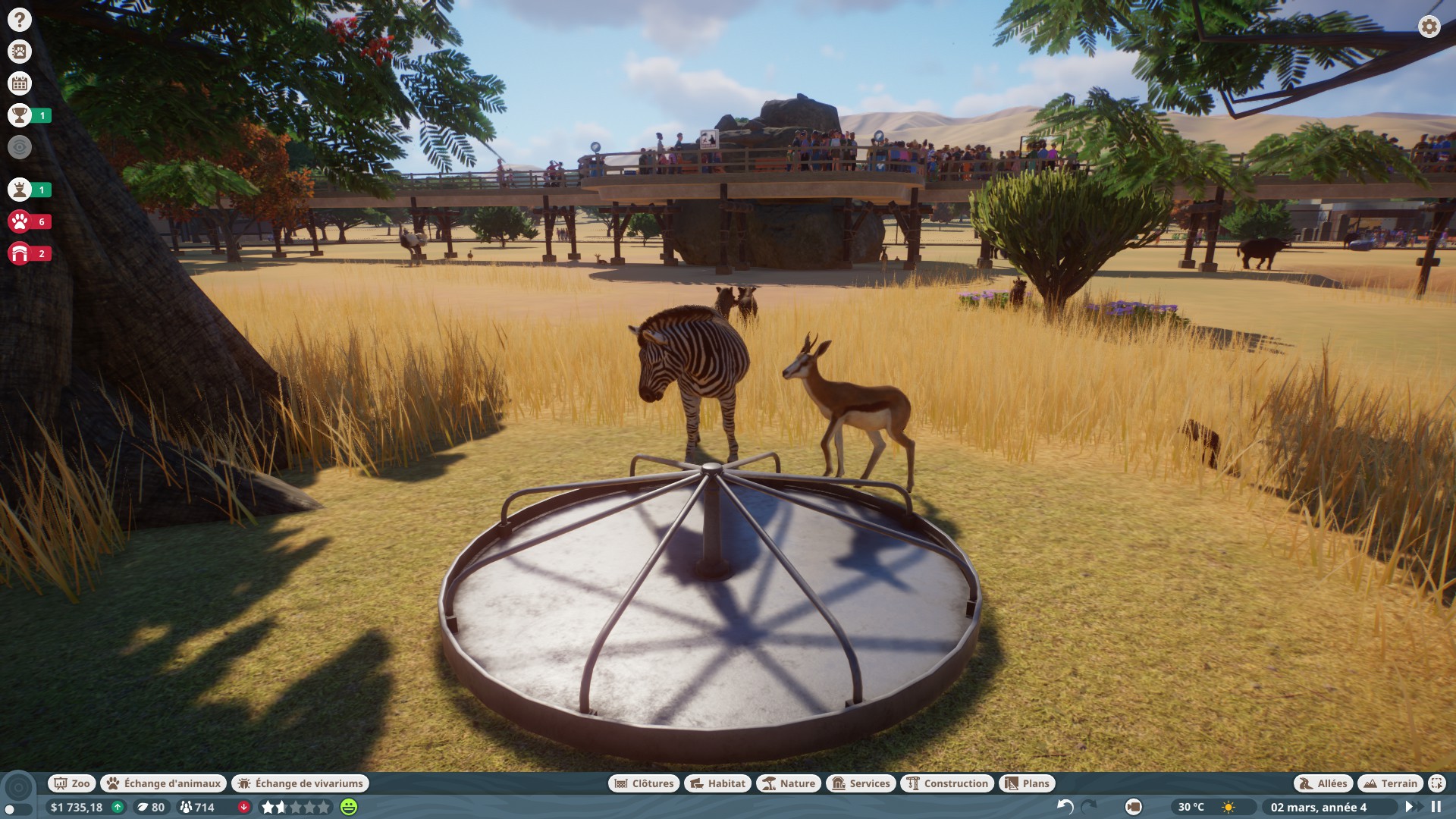Open the calendar icon
1456x819 pixels.
click(20, 83)
